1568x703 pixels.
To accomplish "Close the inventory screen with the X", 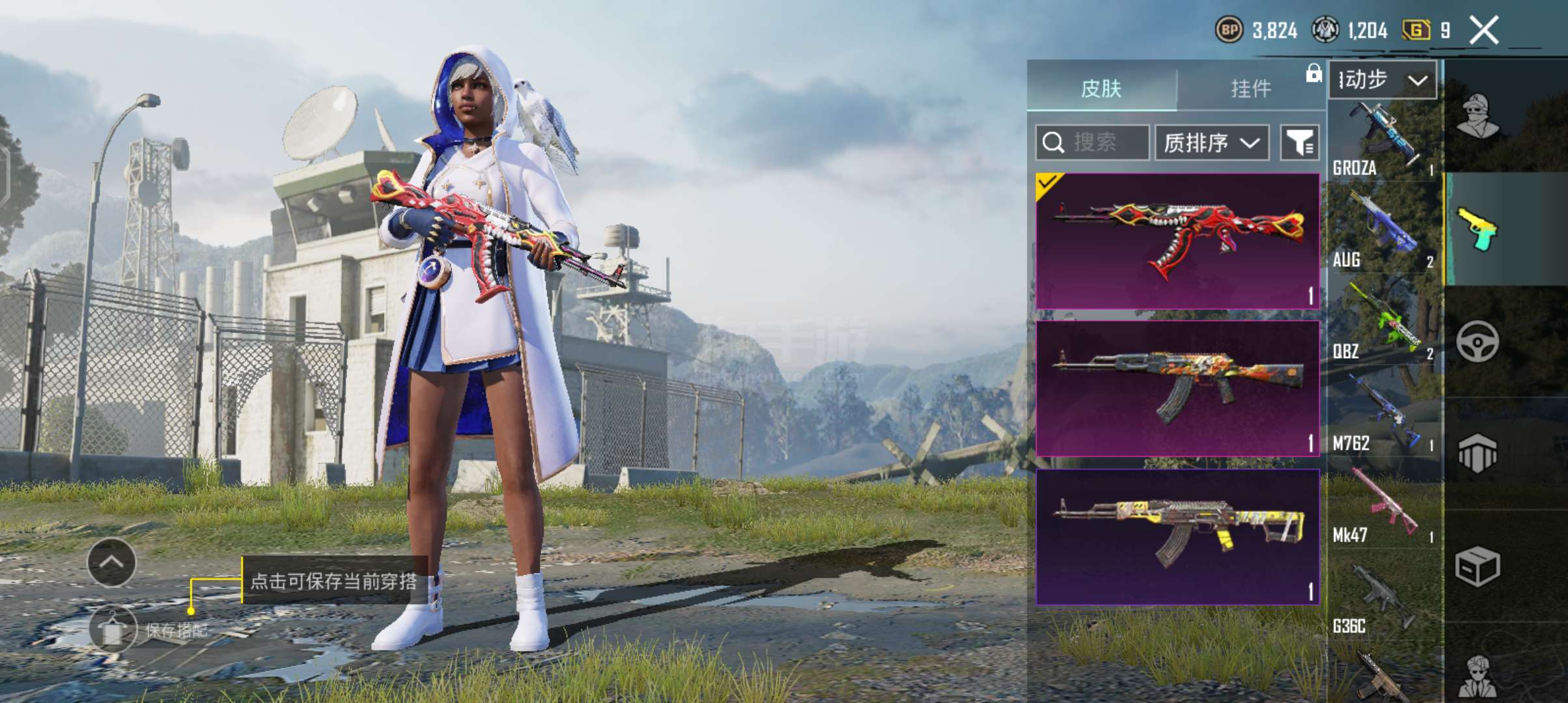I will pyautogui.click(x=1484, y=31).
